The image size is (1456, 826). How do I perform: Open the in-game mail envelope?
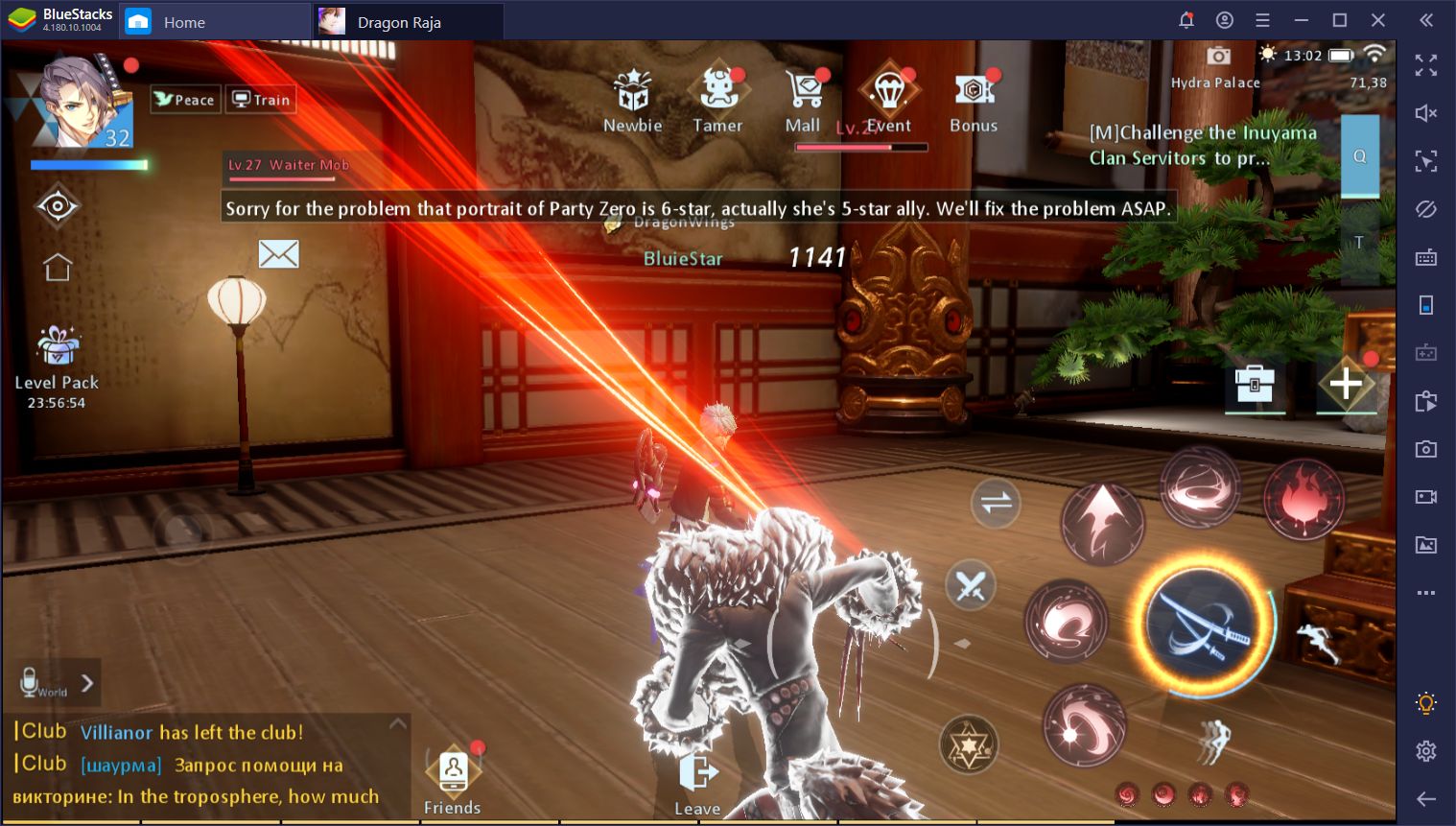pyautogui.click(x=278, y=253)
